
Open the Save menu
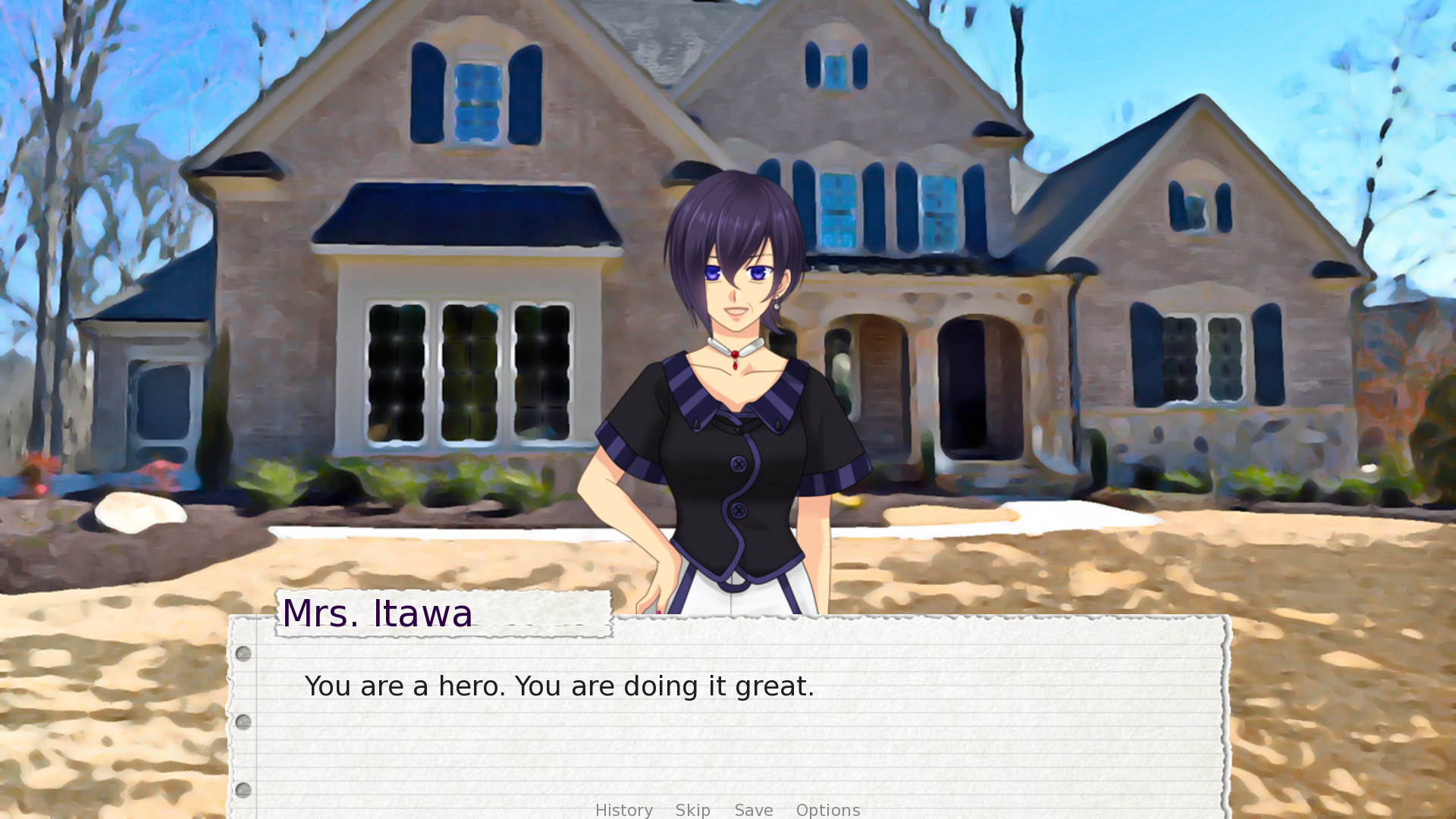[754, 810]
